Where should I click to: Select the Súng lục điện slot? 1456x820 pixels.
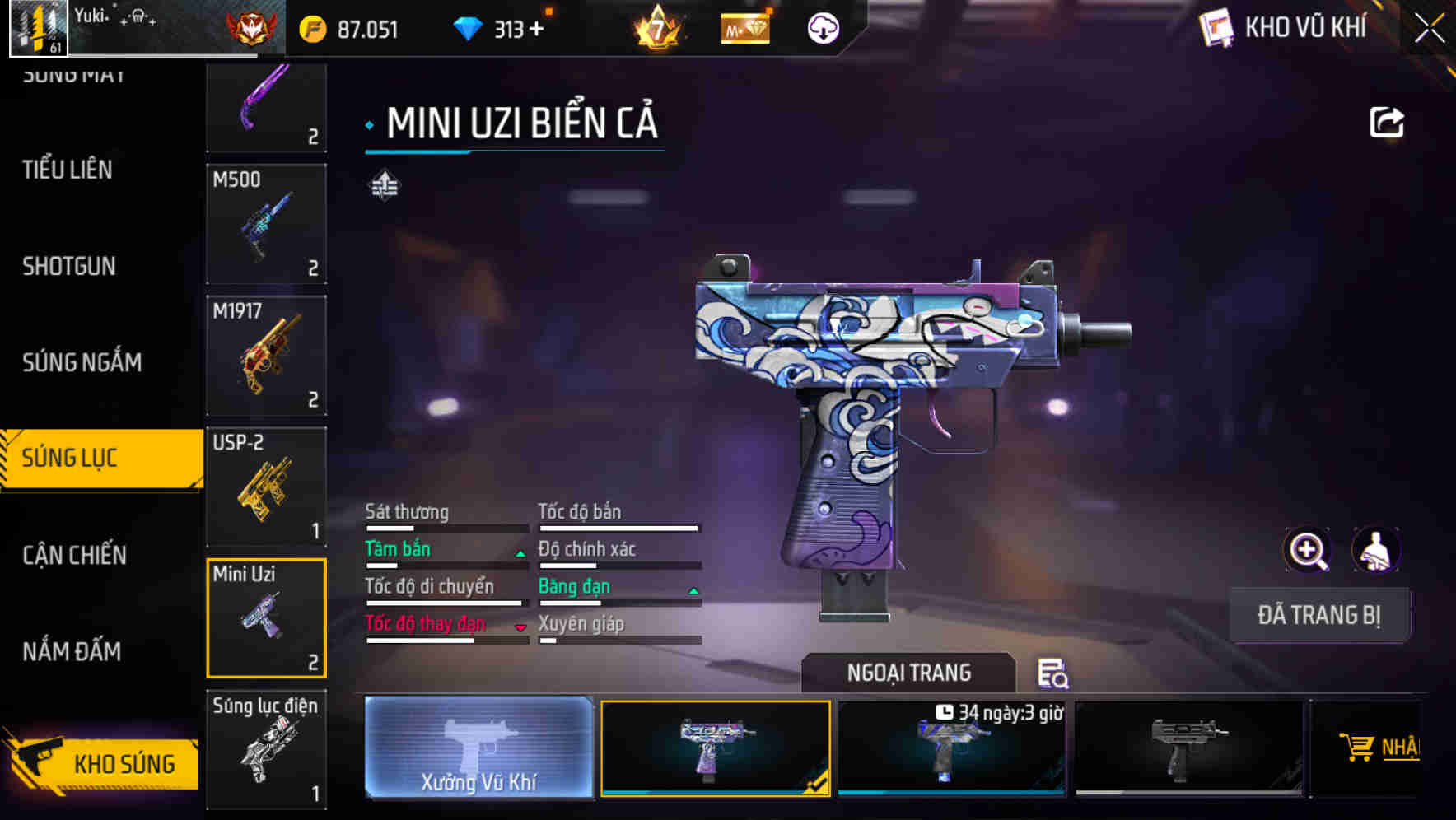click(x=266, y=749)
